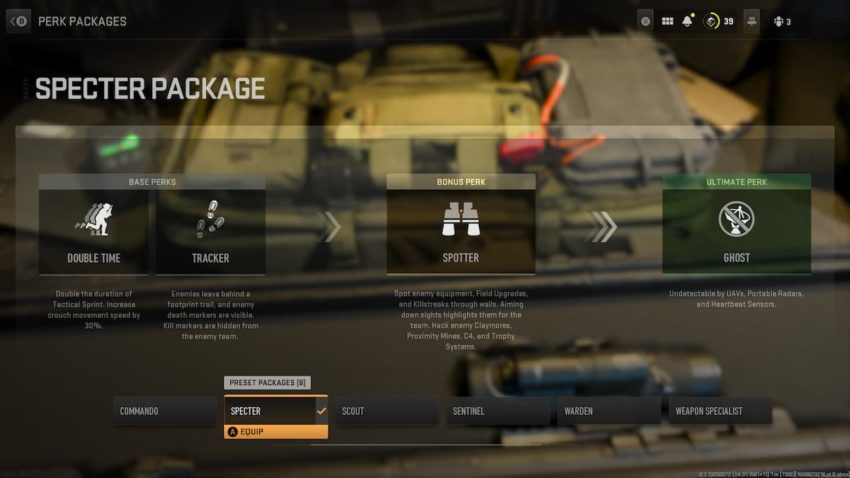Screen dimensions: 850x478
Task: Choose the Spotter bonus perk tile
Action: coord(461,231)
